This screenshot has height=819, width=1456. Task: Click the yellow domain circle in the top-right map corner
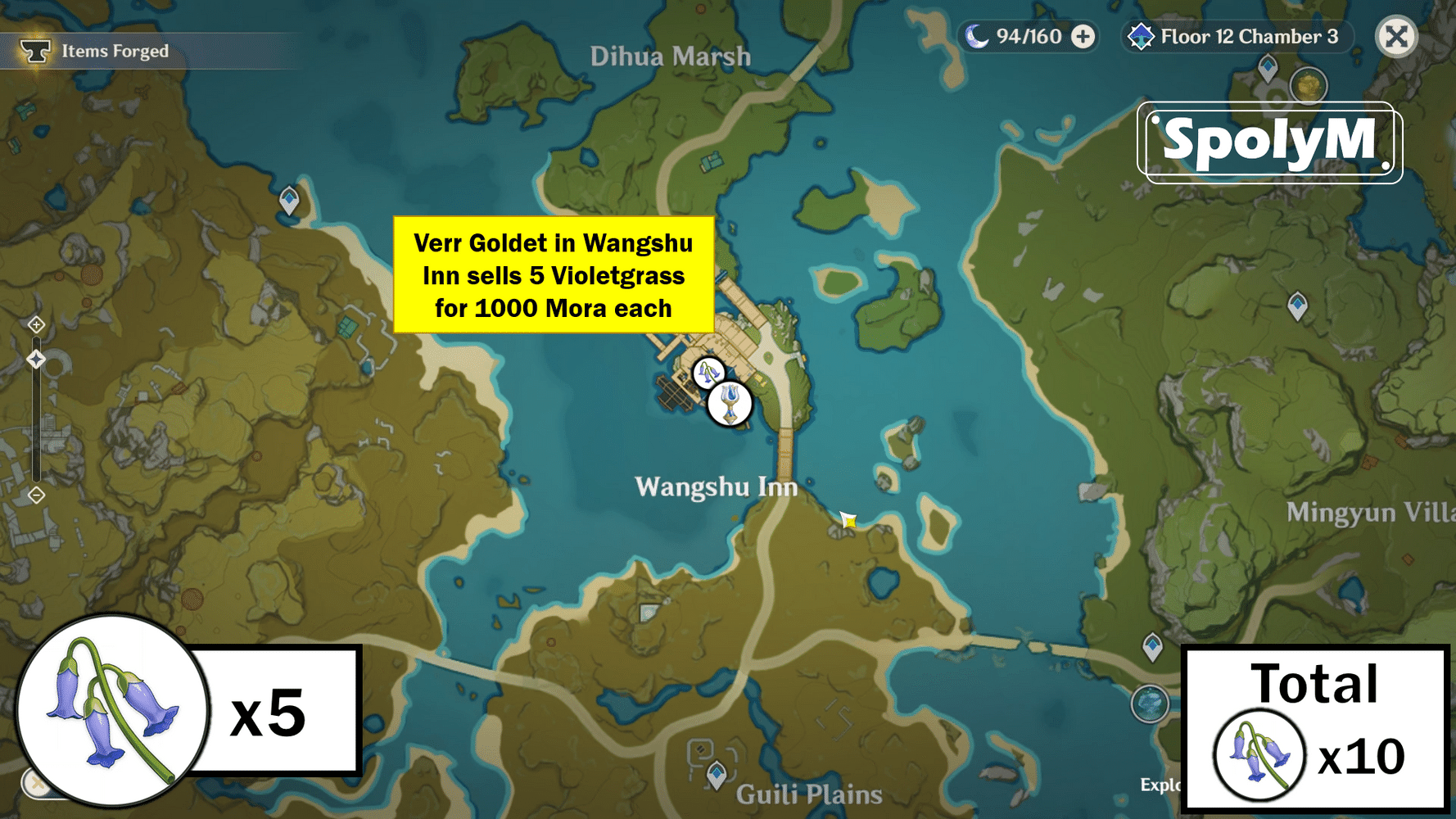click(1308, 84)
